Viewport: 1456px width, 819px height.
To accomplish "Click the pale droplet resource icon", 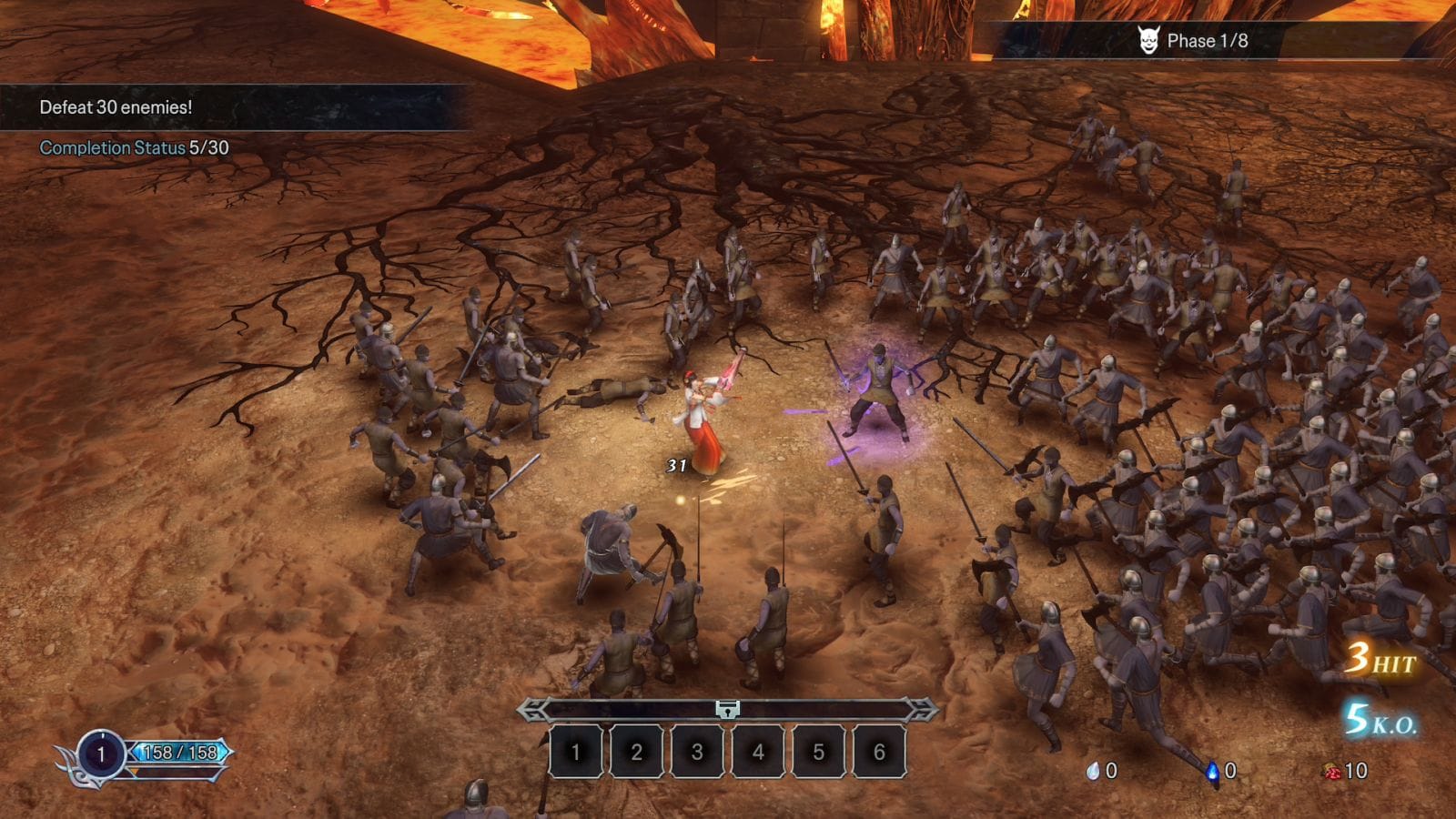I will coord(1093,772).
